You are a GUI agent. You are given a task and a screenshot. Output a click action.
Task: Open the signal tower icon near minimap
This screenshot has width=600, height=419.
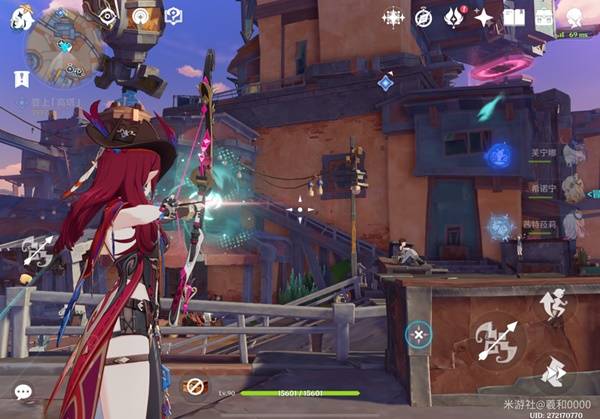141,16
